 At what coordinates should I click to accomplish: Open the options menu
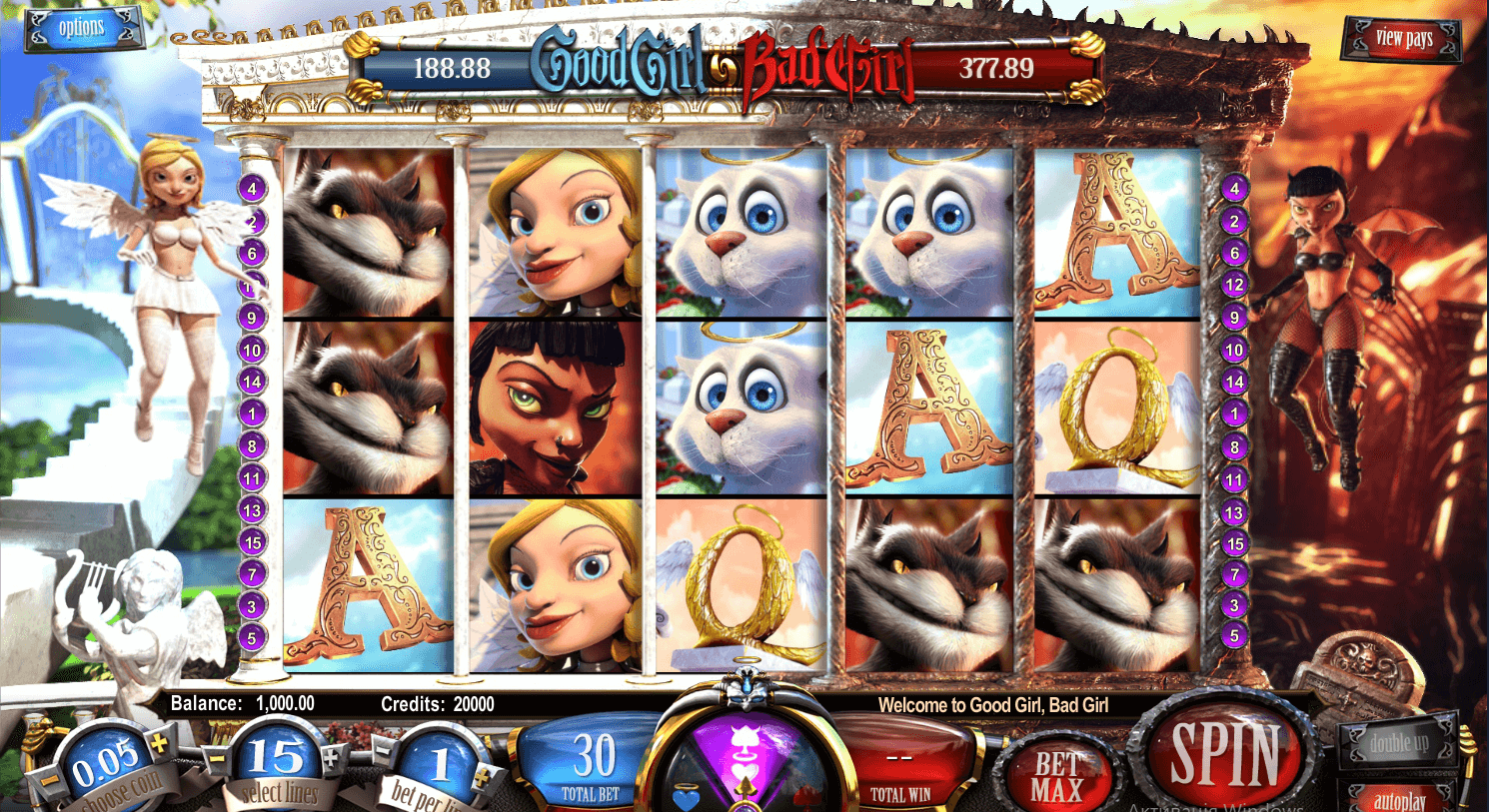[x=82, y=28]
